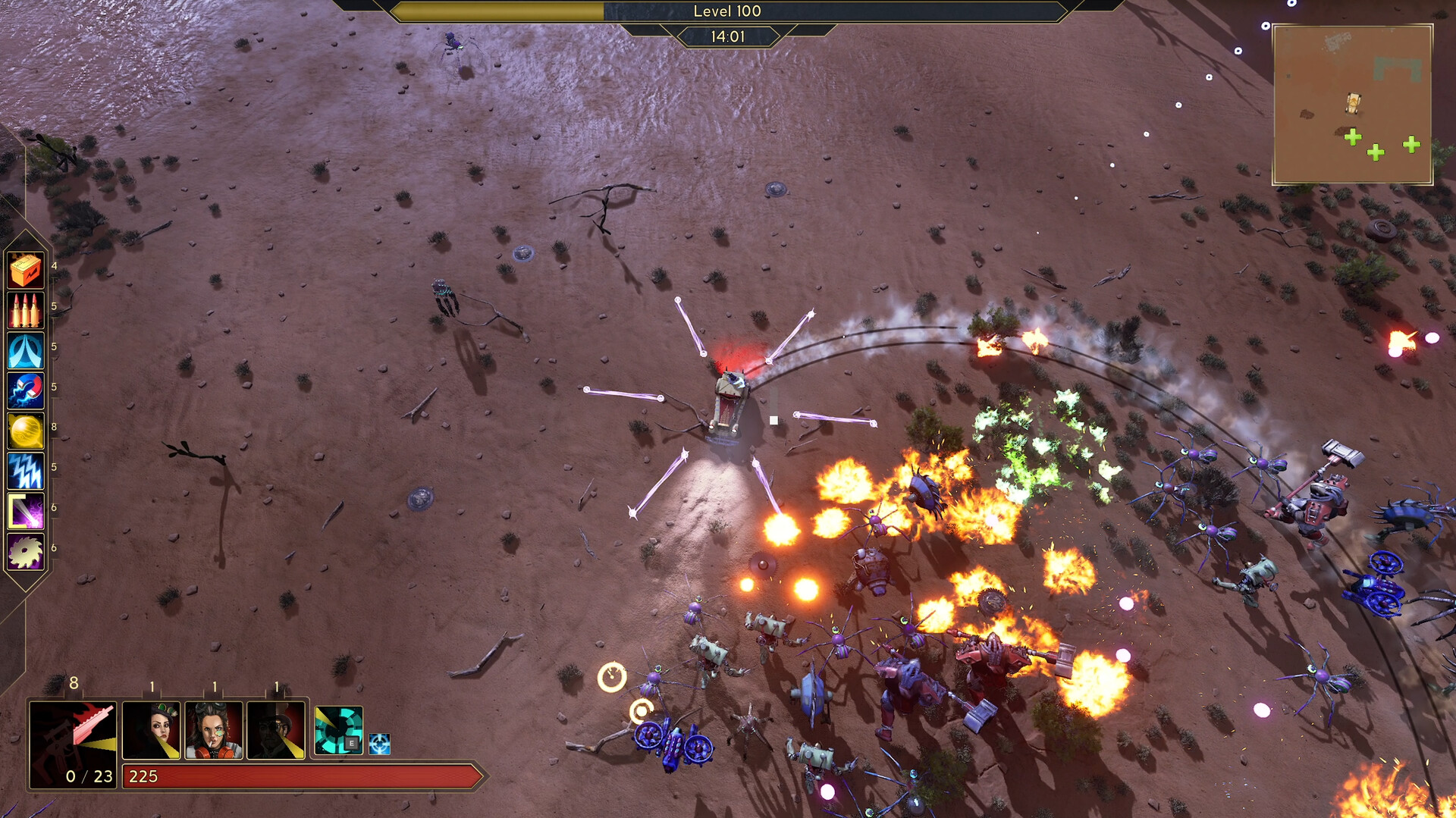Select the magnet upgrade icon
The width and height of the screenshot is (1456, 818).
25,390
